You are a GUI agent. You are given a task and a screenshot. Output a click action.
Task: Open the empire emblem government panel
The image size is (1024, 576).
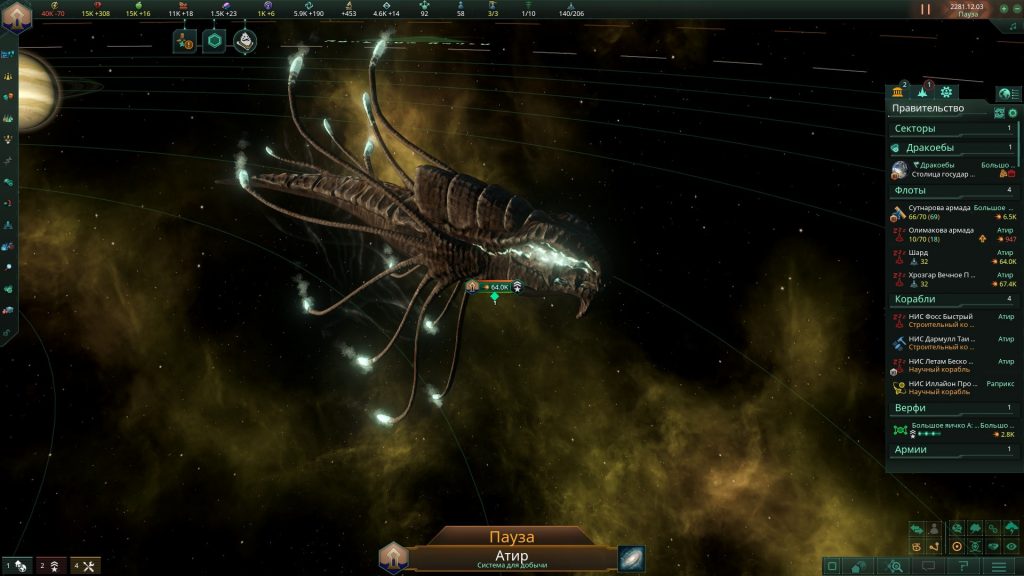[17, 19]
